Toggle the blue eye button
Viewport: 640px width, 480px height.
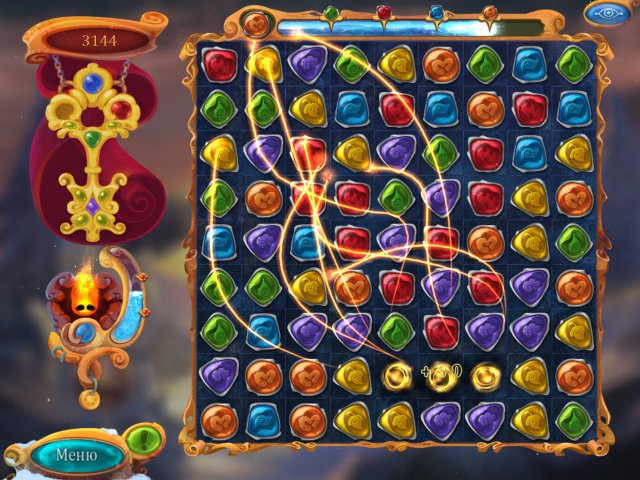click(607, 13)
